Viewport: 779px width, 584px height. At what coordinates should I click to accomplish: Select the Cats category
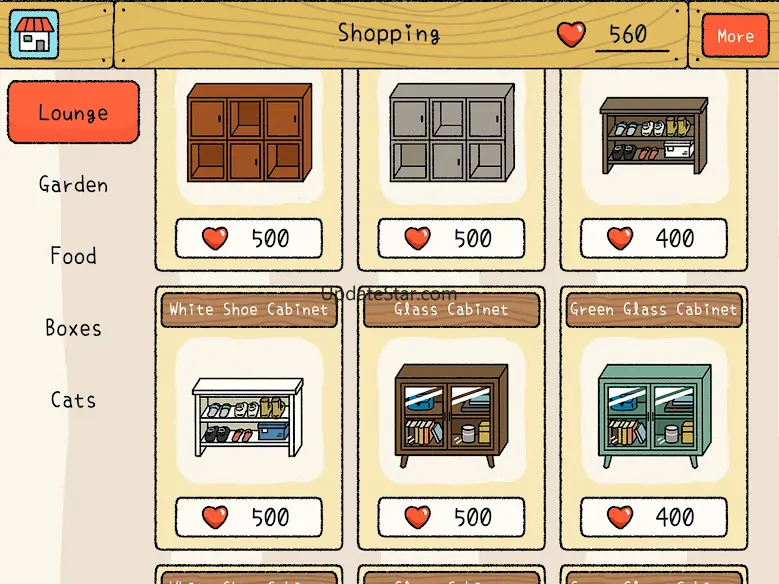pos(73,400)
